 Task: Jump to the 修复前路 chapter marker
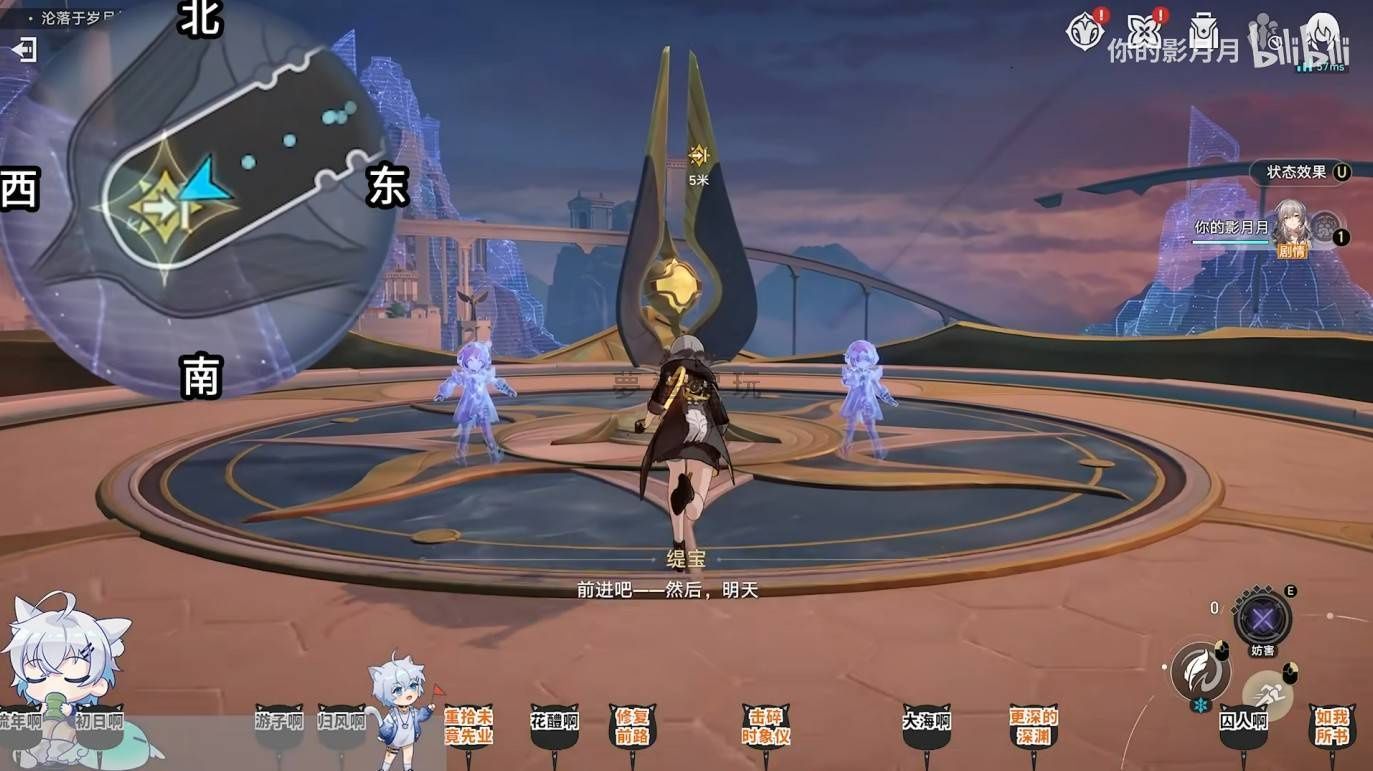click(x=632, y=727)
